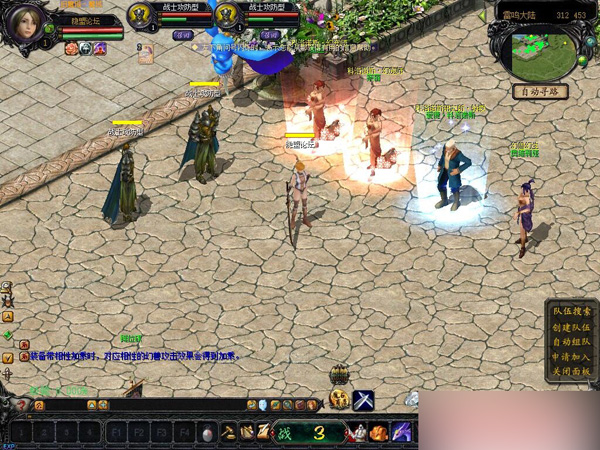Activate the crossed swords attack icon
This screenshot has width=600, height=450.
coord(363,400)
